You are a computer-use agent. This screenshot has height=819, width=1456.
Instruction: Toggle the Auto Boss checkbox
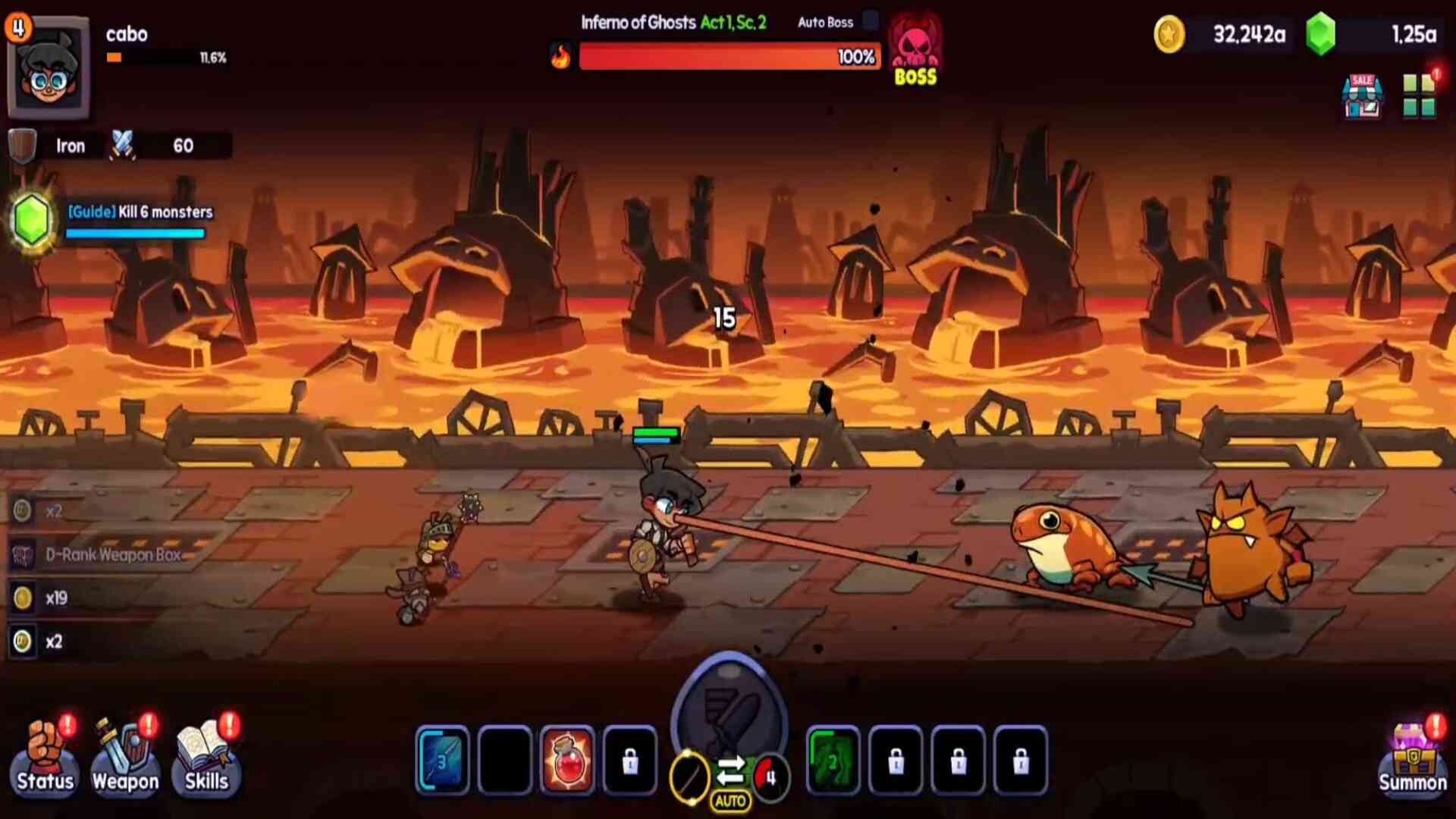coord(871,21)
